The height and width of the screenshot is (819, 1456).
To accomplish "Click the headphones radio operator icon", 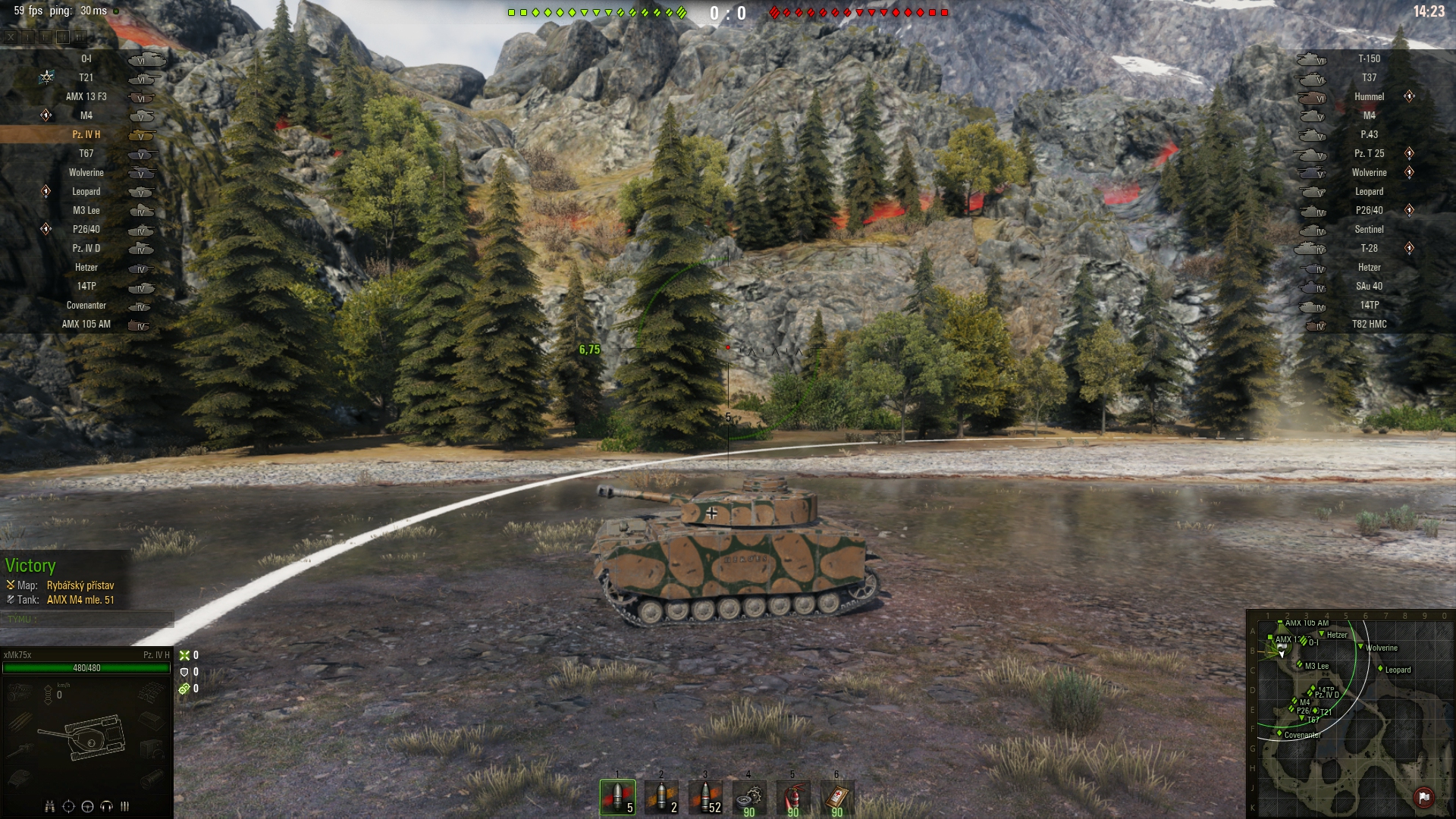I will tap(106, 806).
